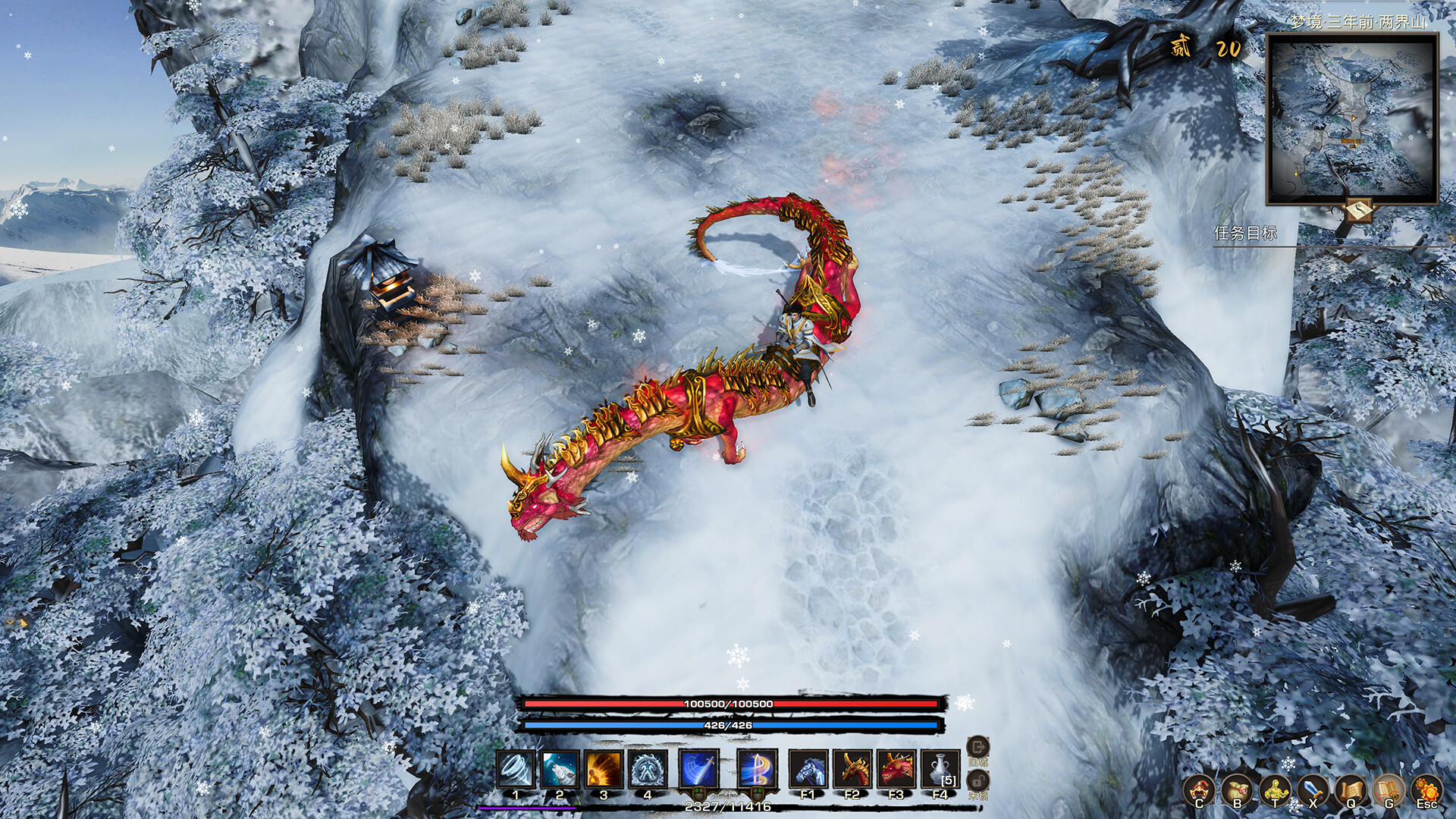
Task: Open the character panel via the helmet icon
Action: click(x=1200, y=789)
